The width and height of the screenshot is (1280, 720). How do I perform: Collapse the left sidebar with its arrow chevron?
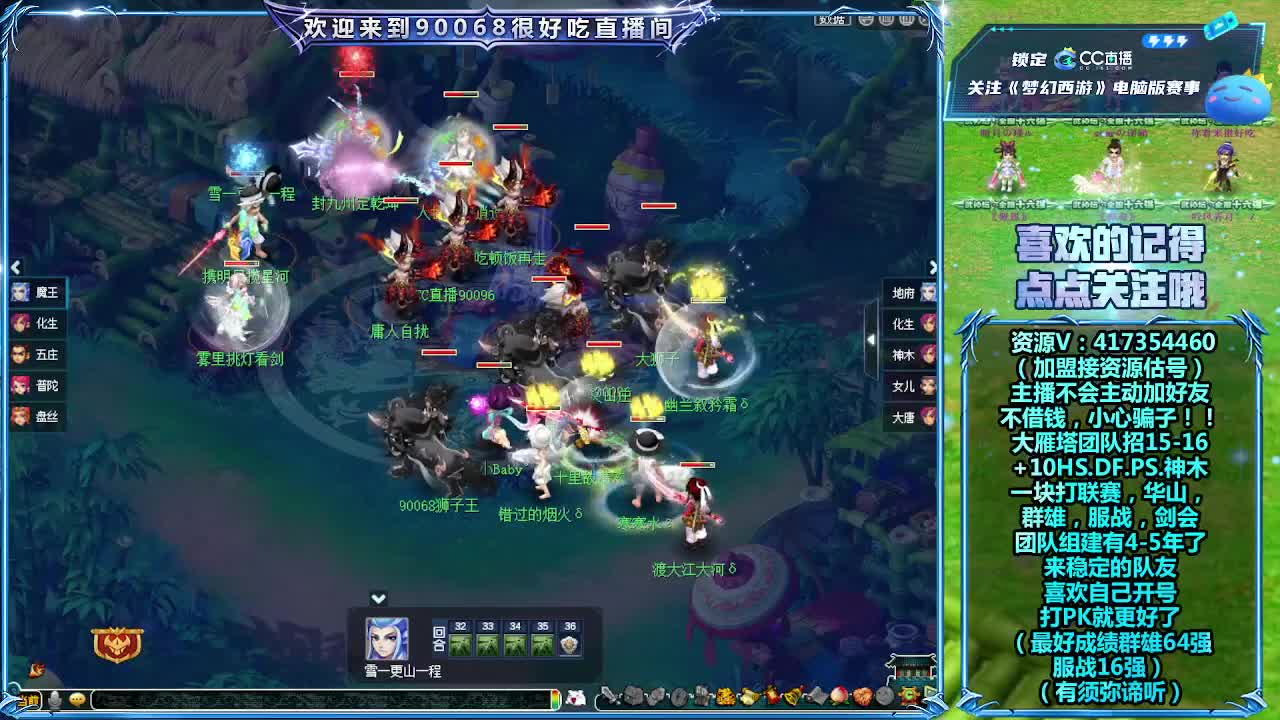[16, 267]
